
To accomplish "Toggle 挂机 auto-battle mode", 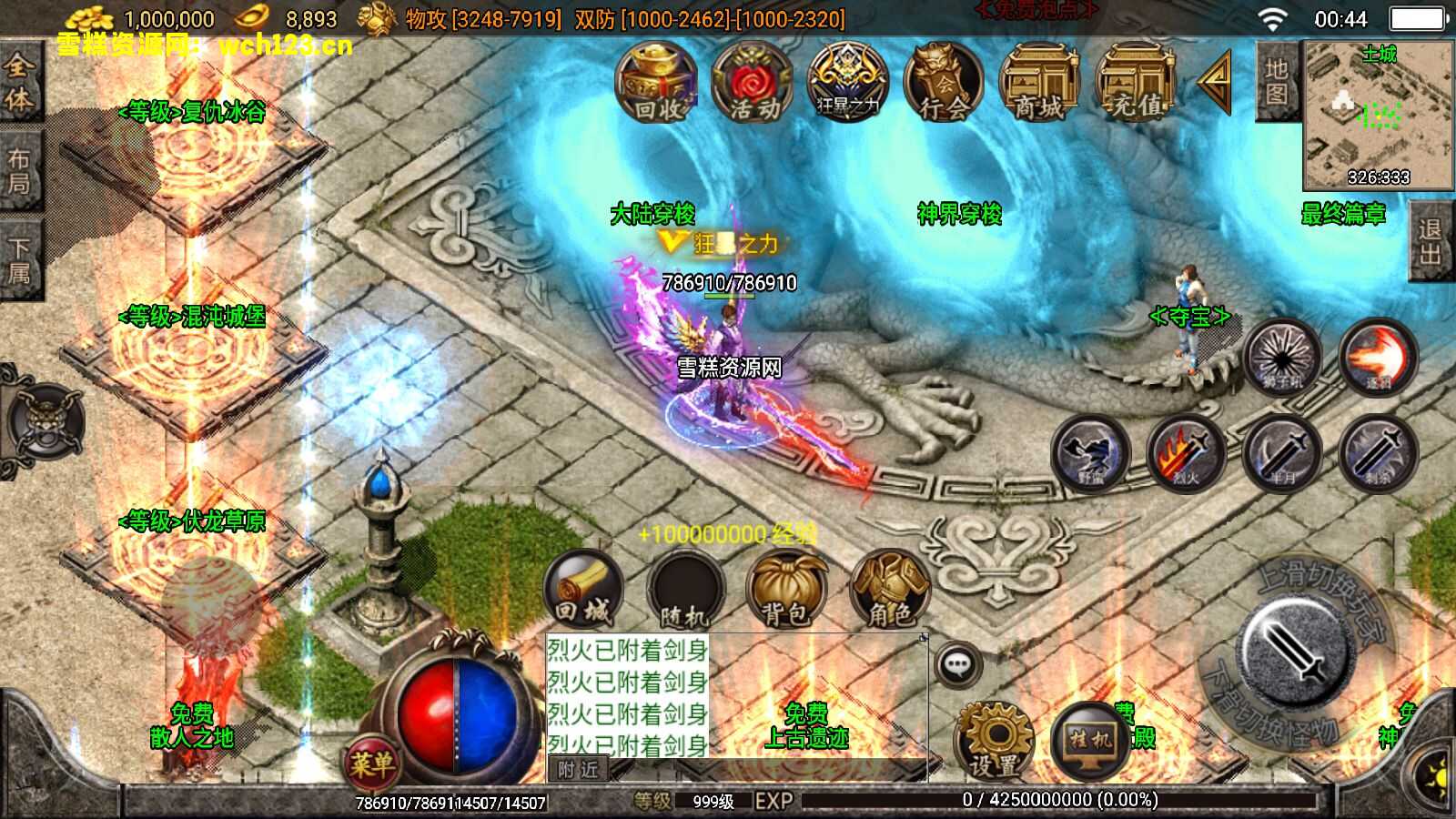I will (1090, 742).
